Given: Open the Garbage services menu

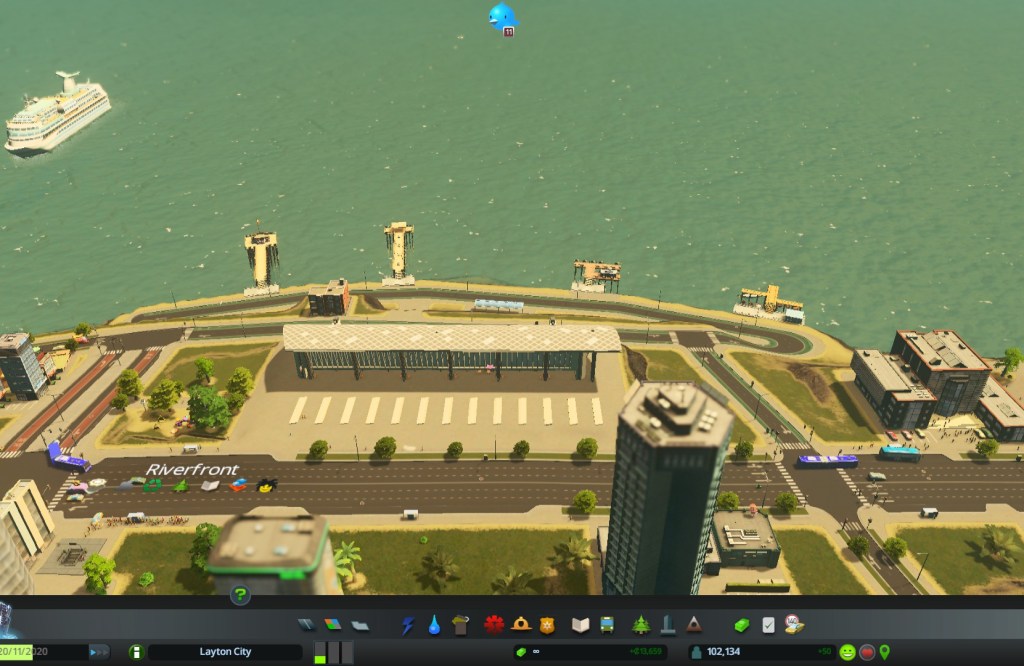Looking at the screenshot, I should click(460, 625).
